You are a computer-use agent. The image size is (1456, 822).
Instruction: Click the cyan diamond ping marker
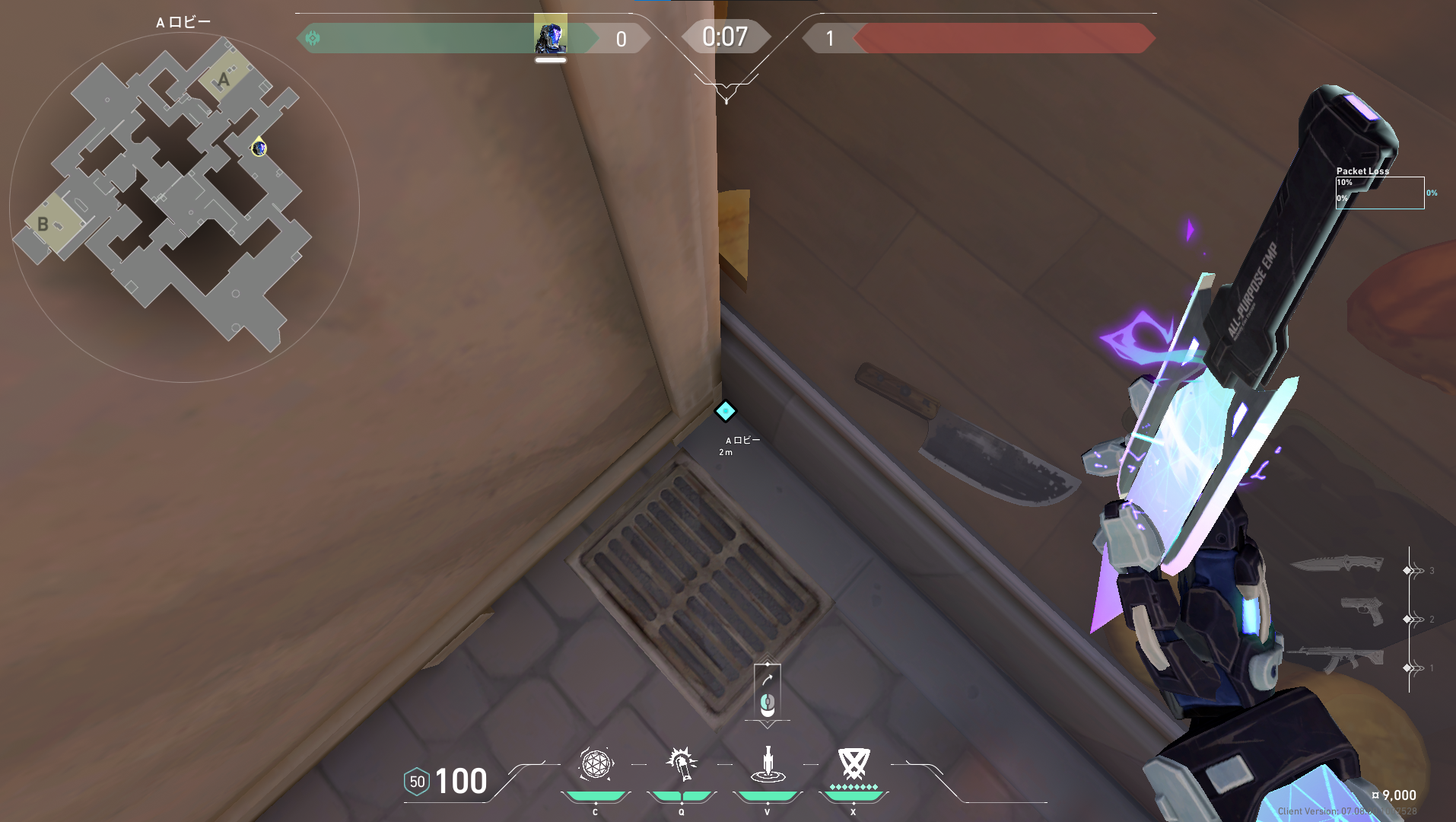coord(725,411)
